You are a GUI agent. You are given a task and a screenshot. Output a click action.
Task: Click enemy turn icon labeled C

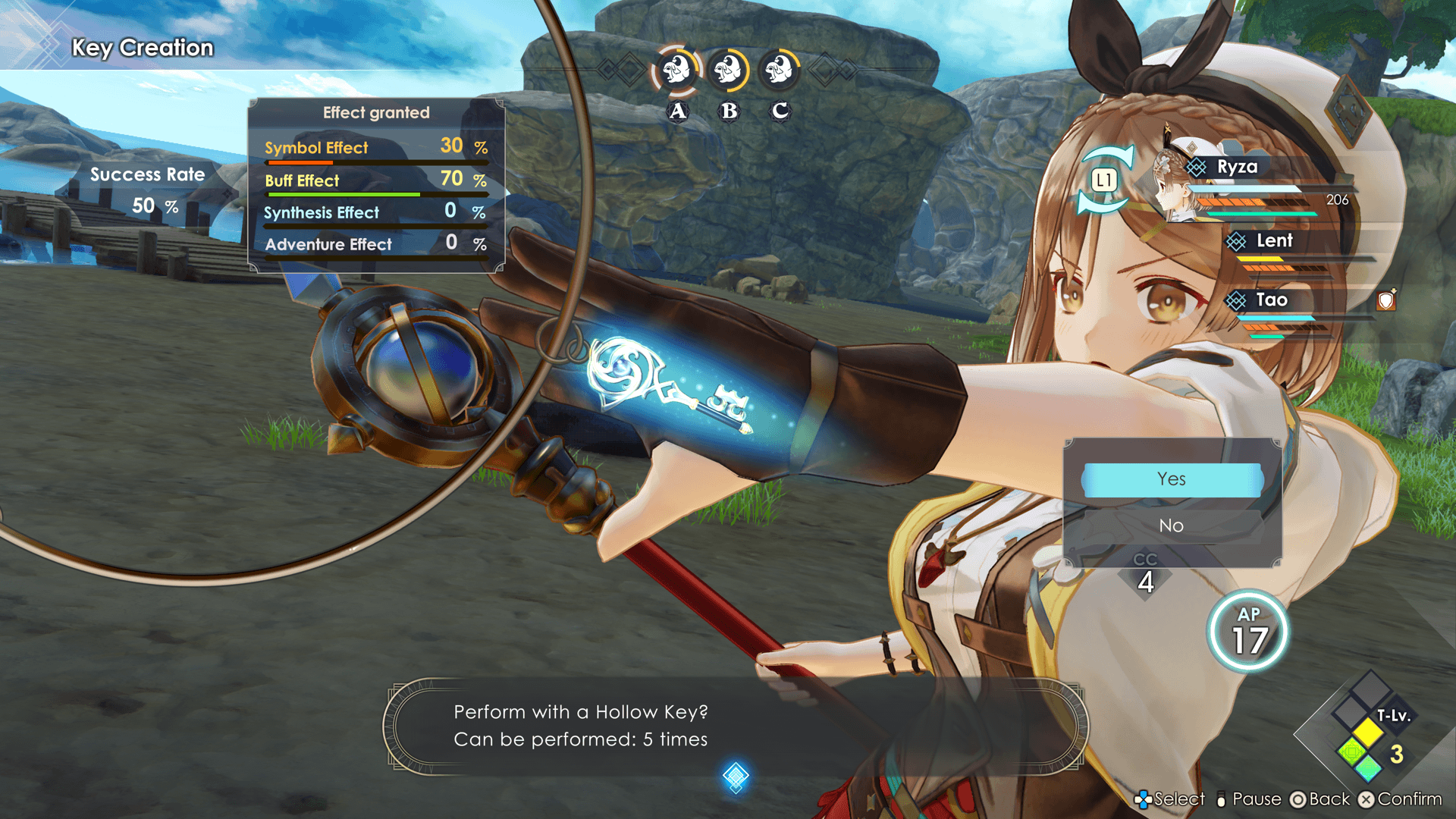(x=780, y=71)
